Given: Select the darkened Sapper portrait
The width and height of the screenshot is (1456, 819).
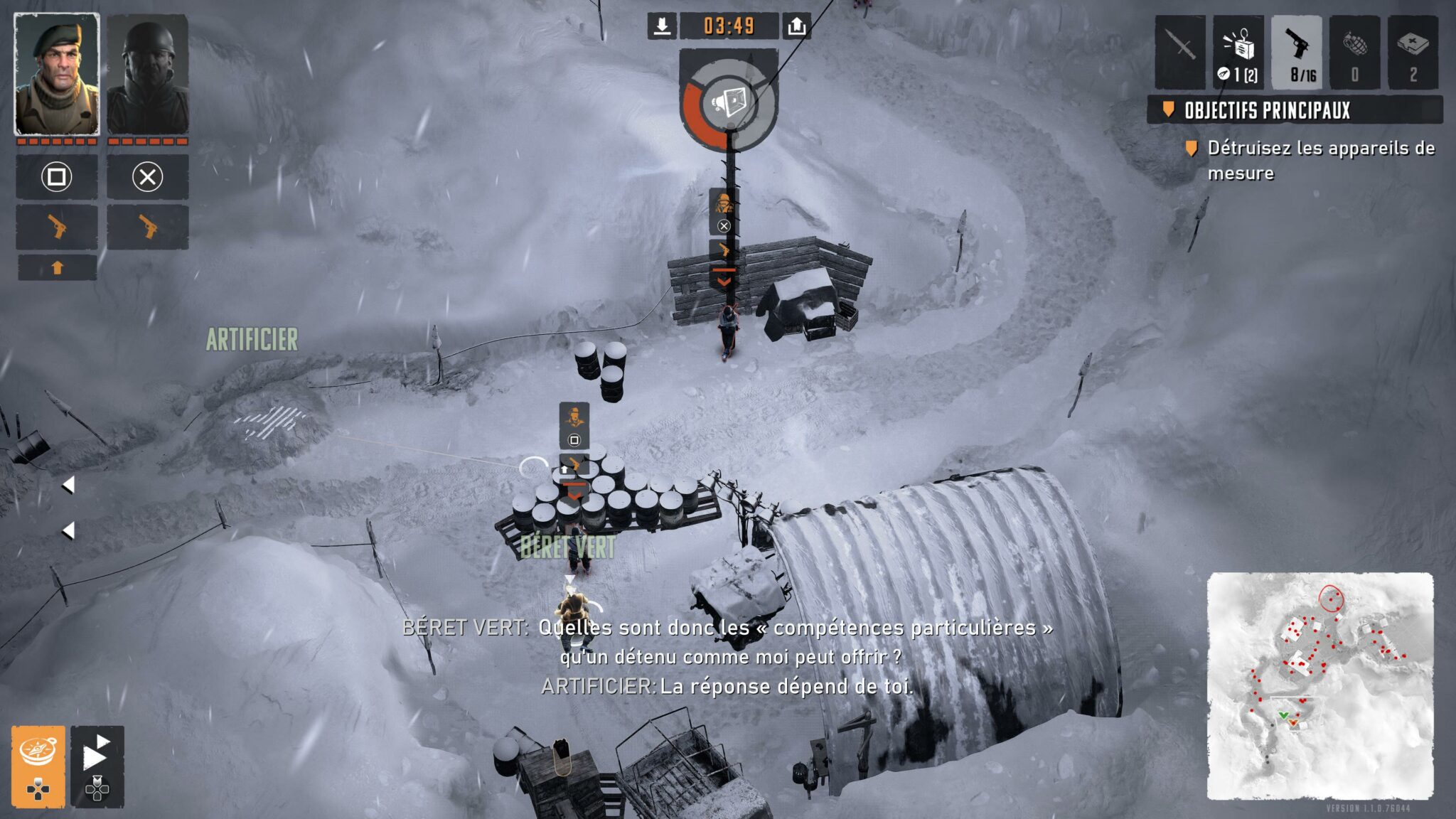Looking at the screenshot, I should 148,74.
